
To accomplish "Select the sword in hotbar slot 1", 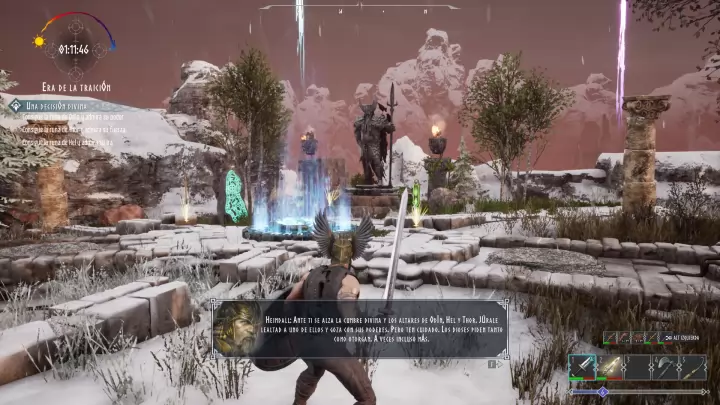I will [582, 367].
